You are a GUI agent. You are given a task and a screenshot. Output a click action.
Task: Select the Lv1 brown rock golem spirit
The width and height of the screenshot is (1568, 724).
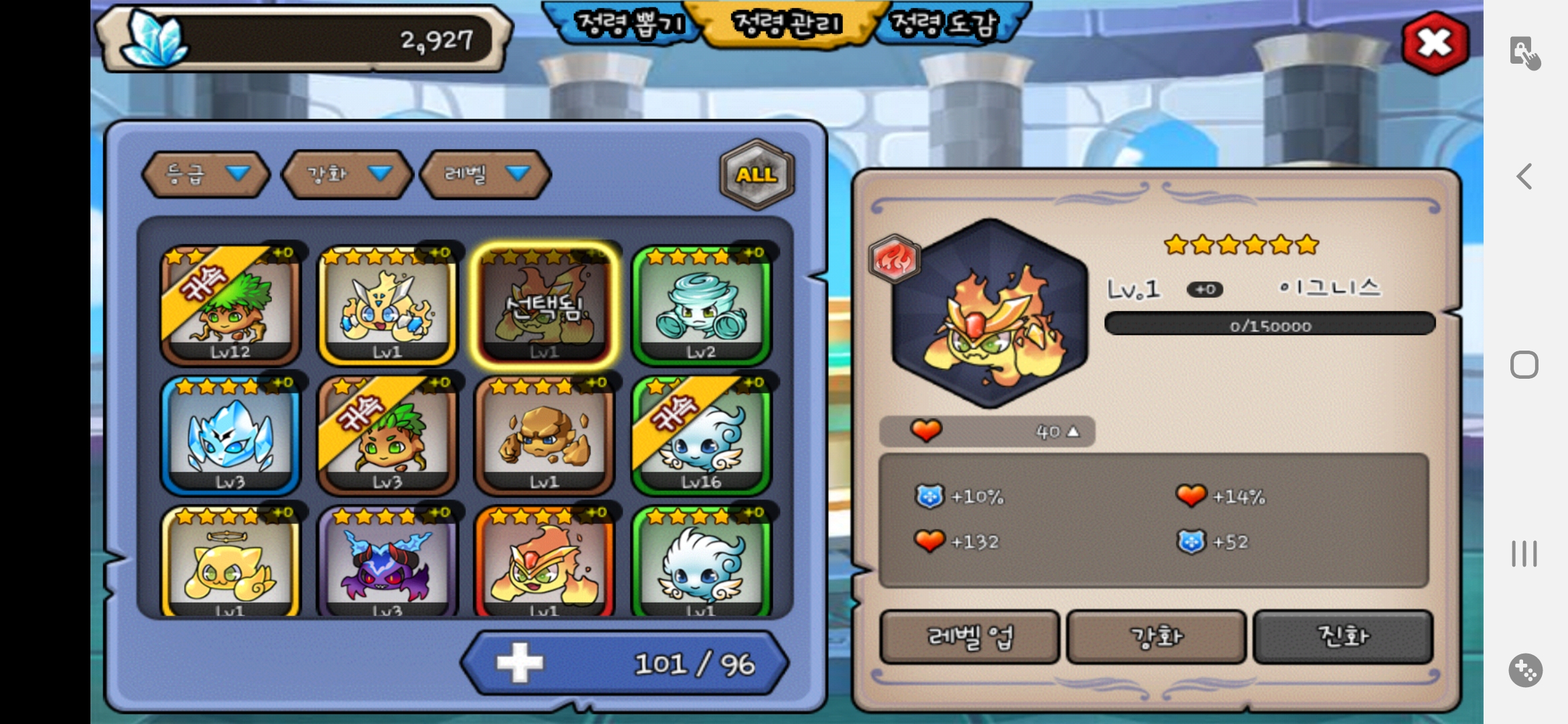tap(543, 435)
